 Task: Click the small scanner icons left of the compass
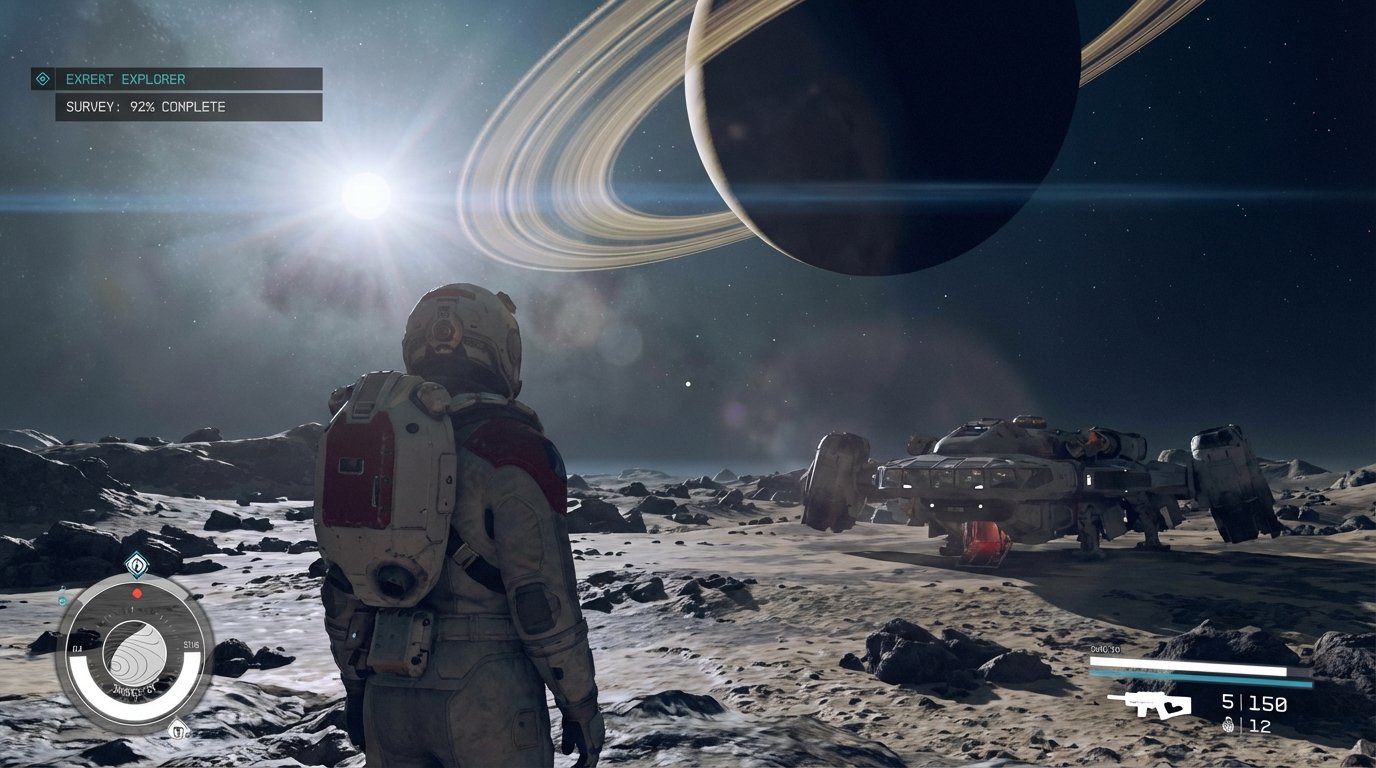[61, 600]
